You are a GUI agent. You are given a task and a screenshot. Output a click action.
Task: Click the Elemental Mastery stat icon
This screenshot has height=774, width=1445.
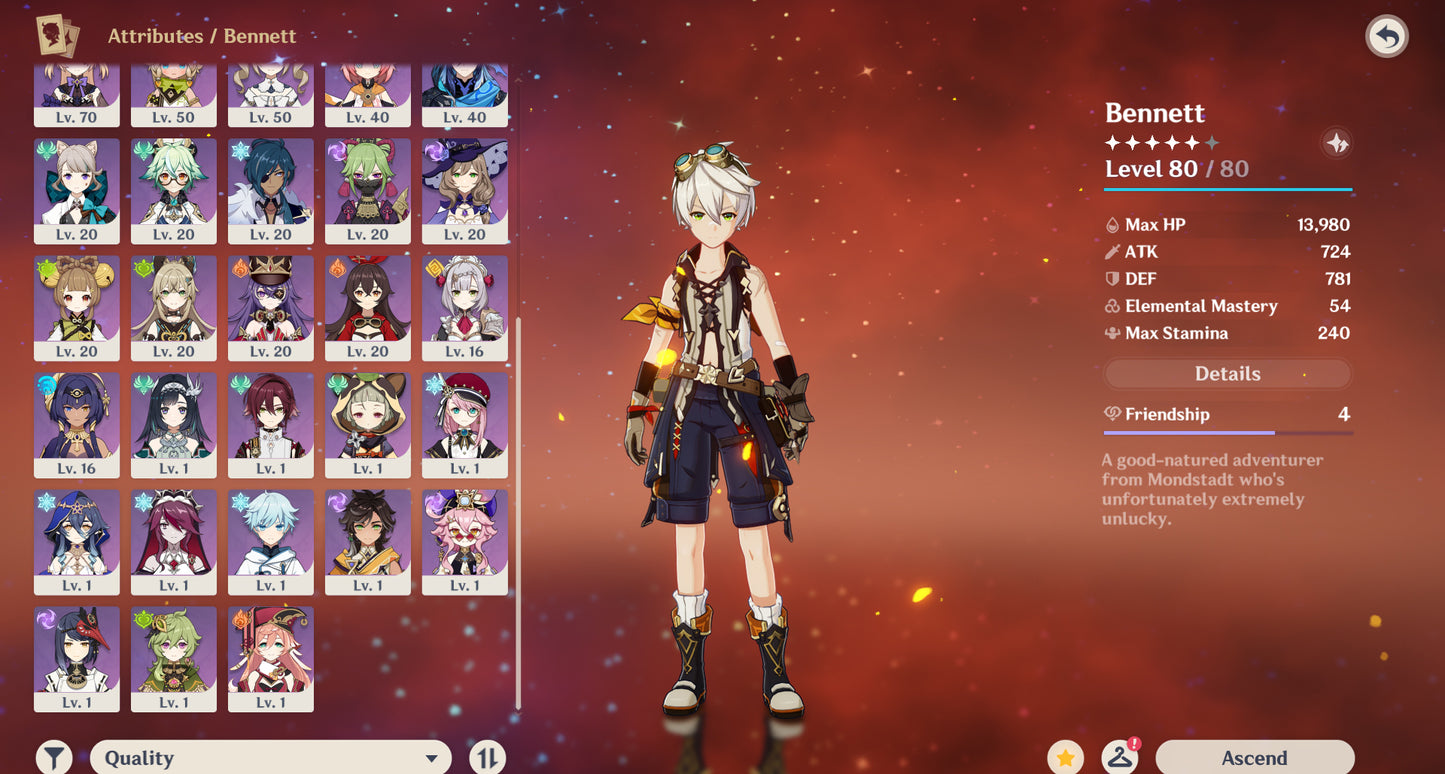pyautogui.click(x=1114, y=306)
